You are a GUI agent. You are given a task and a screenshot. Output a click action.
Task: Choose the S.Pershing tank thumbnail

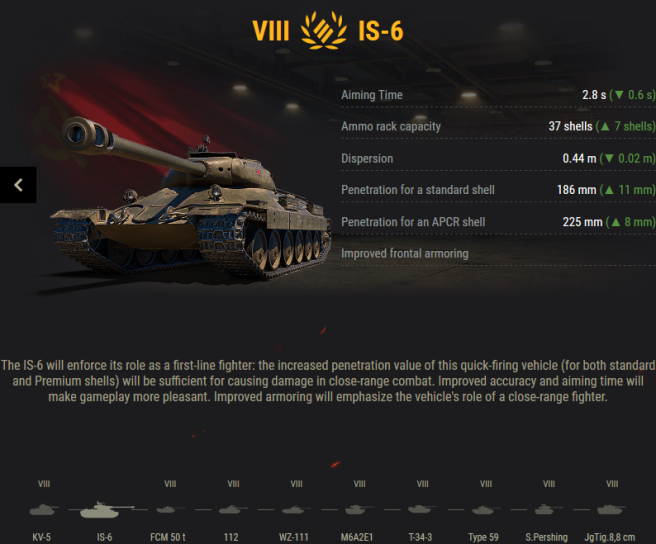point(548,509)
